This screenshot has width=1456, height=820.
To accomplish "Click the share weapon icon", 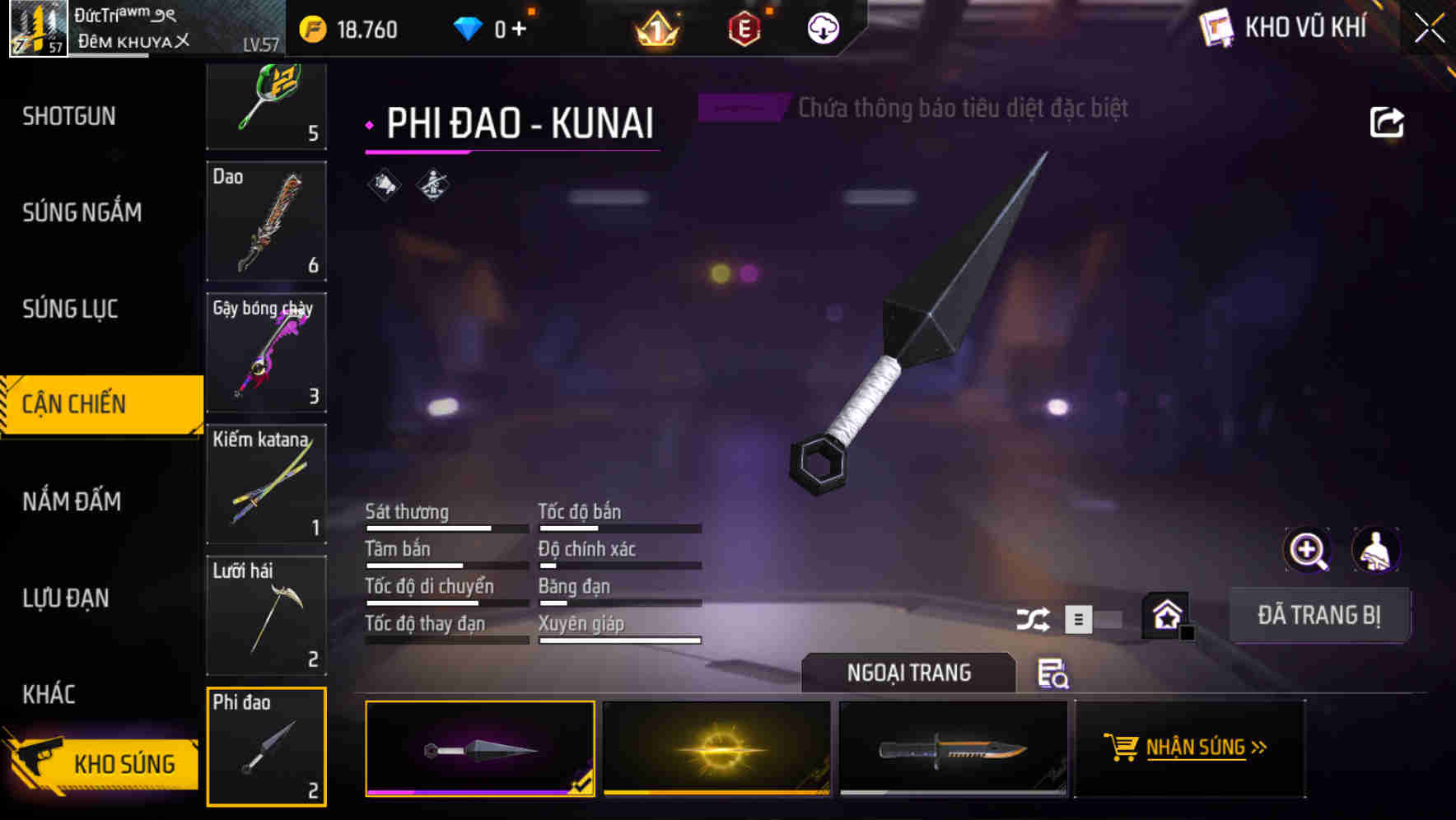I will pos(1388,122).
